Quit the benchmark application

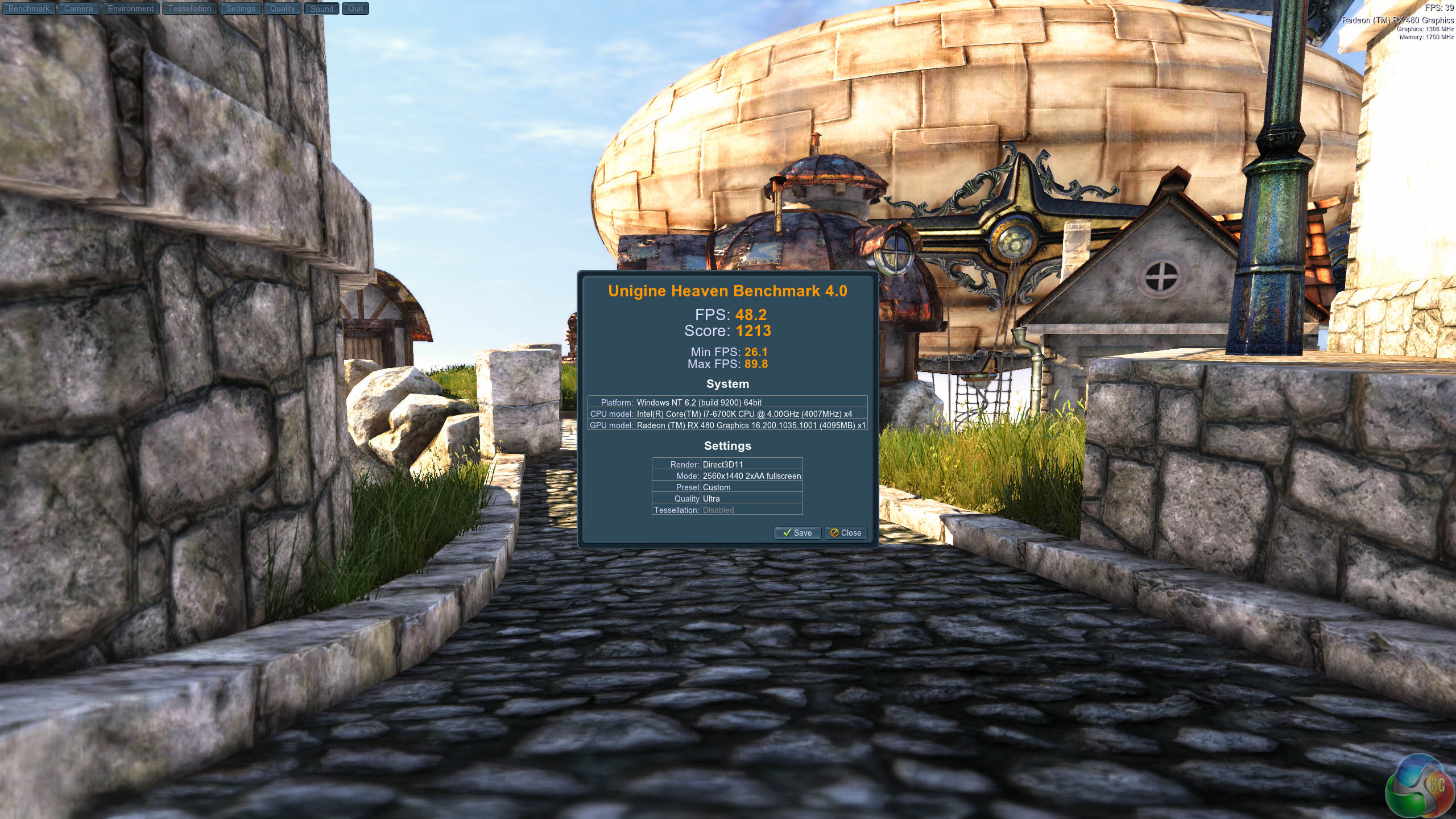(355, 9)
